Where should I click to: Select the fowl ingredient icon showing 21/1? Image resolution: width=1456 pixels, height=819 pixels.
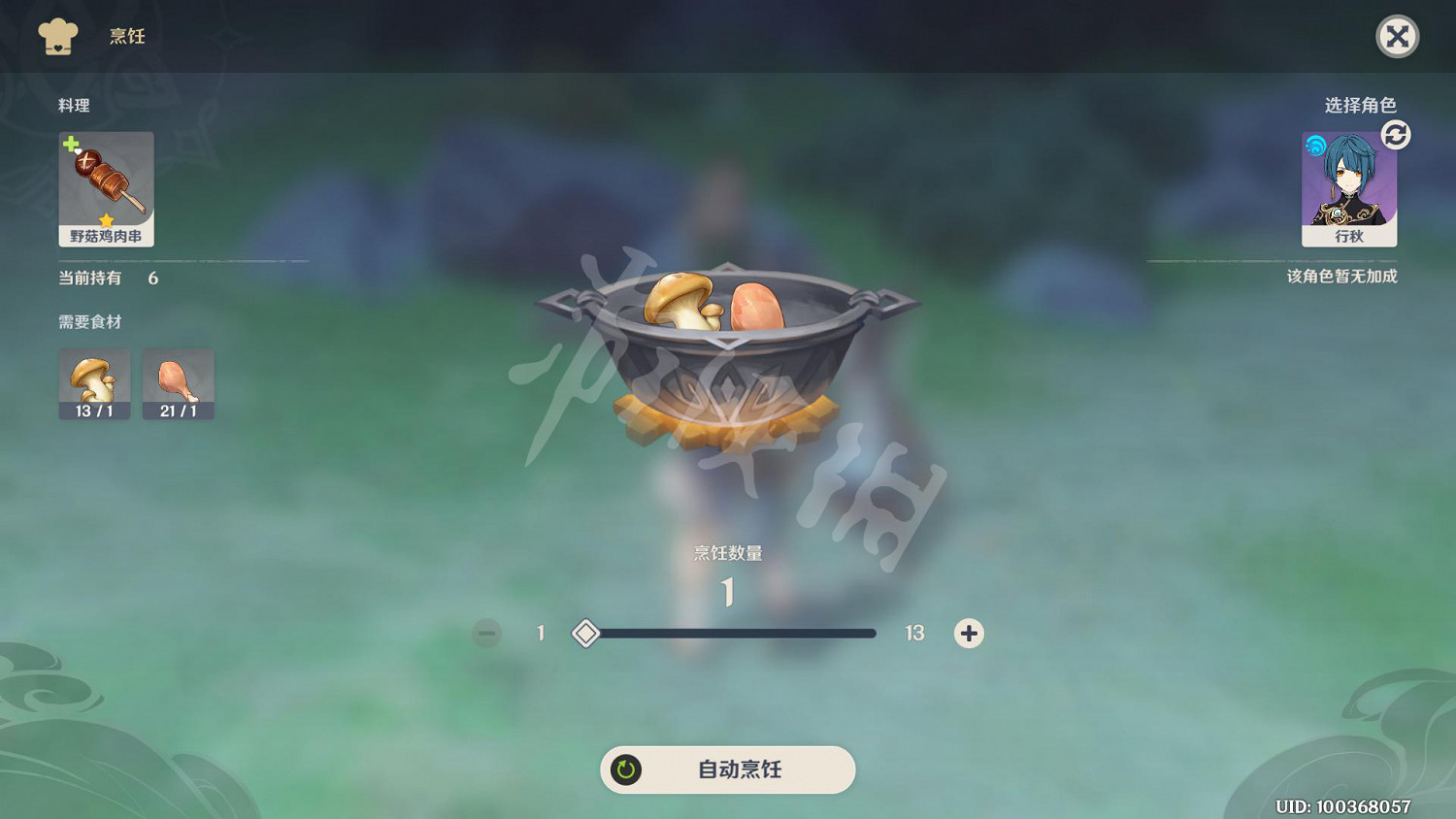tap(179, 383)
